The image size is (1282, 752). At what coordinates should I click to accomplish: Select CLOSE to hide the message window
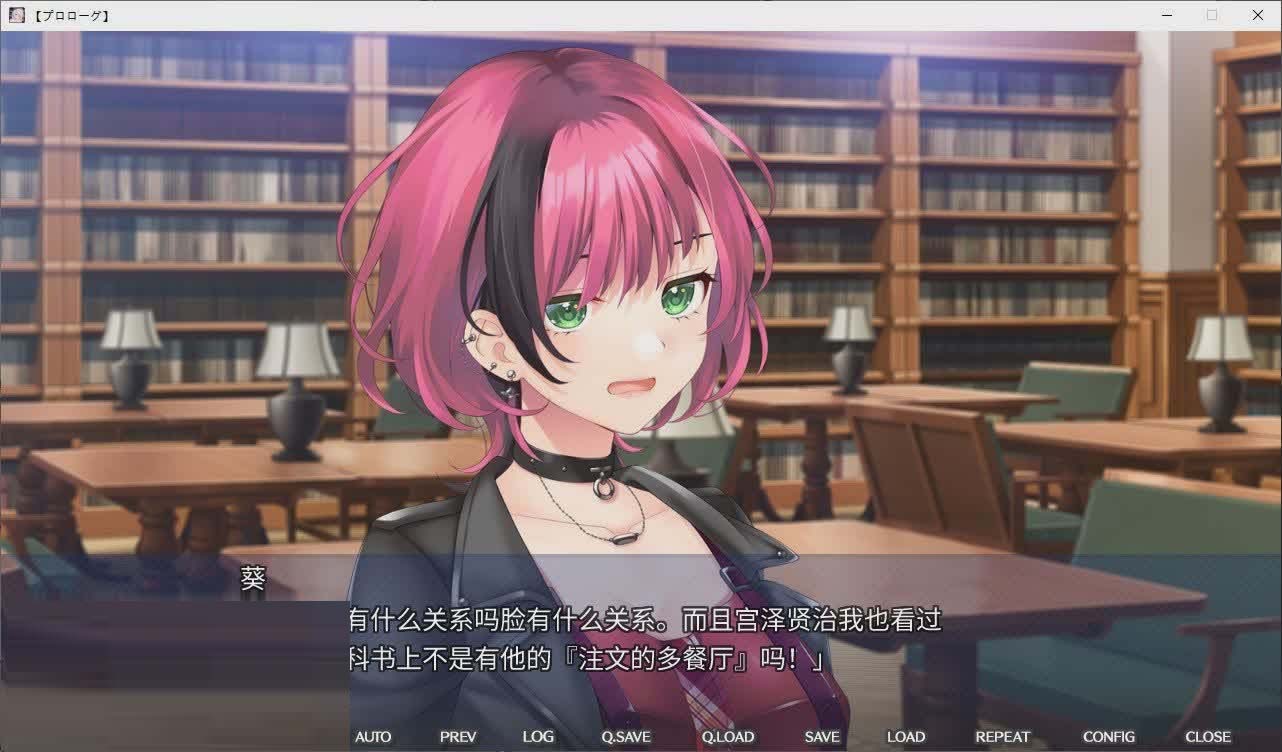pos(1209,736)
